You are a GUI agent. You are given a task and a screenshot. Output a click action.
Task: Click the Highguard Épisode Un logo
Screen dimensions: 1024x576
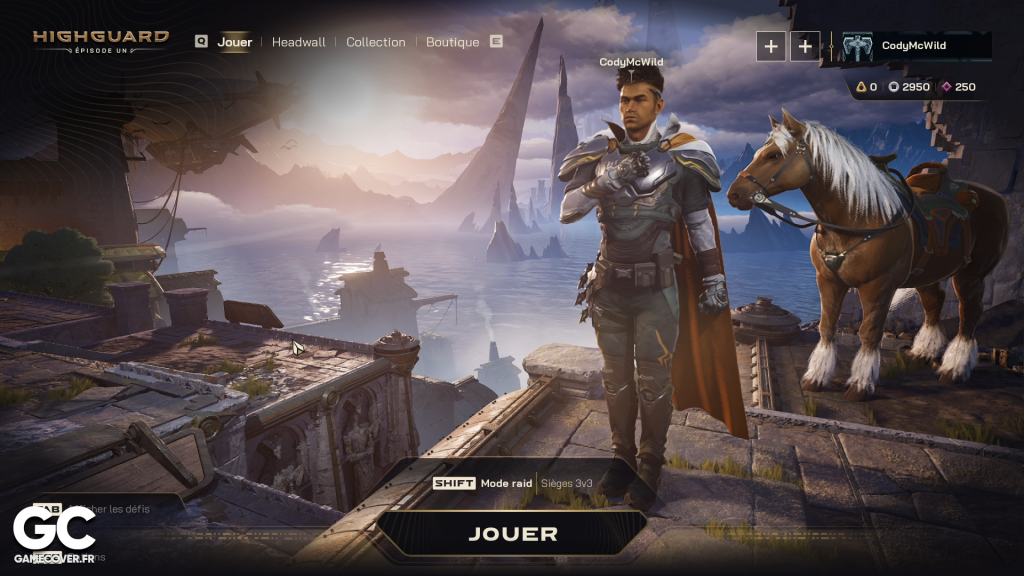pyautogui.click(x=101, y=41)
